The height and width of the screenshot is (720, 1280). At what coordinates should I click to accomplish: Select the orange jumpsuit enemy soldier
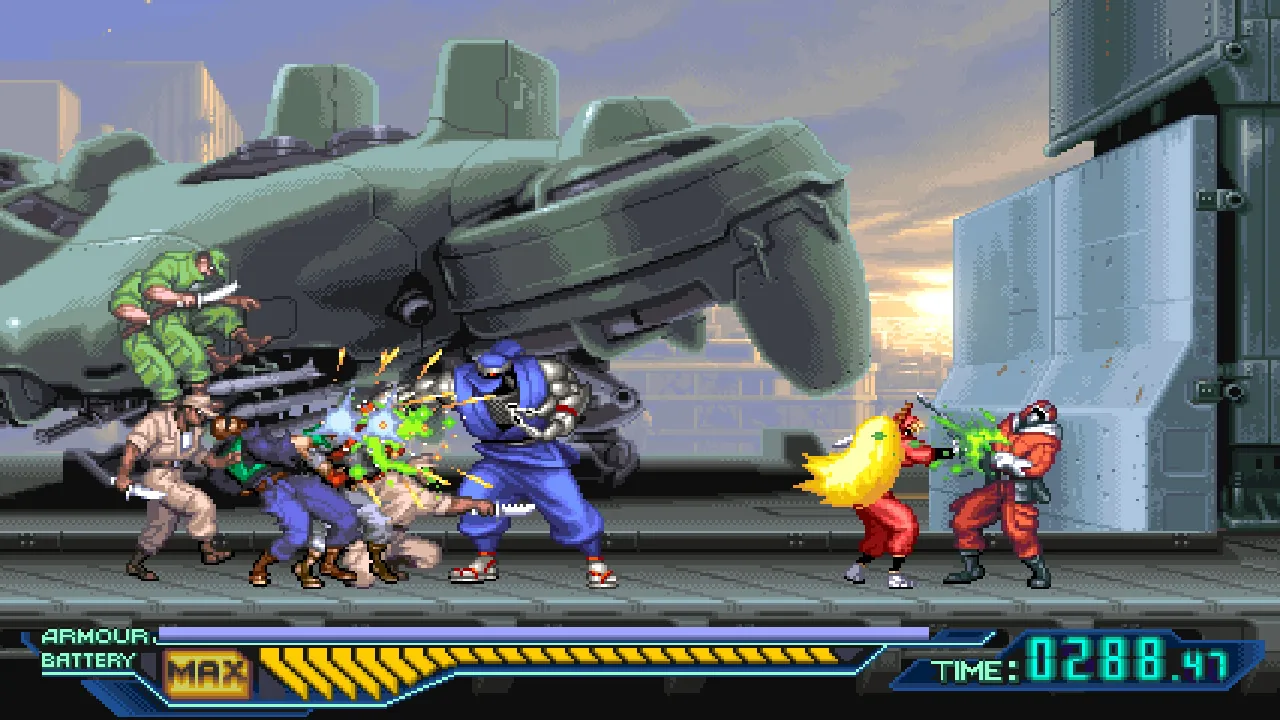pos(1010,490)
